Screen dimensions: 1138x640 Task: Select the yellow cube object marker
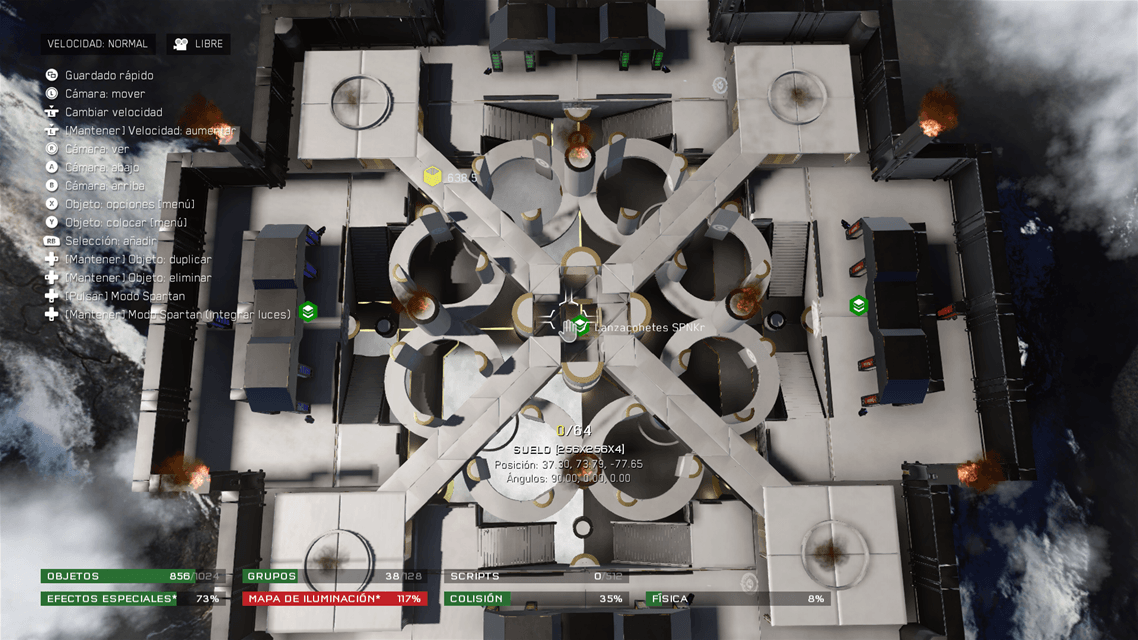coord(432,177)
